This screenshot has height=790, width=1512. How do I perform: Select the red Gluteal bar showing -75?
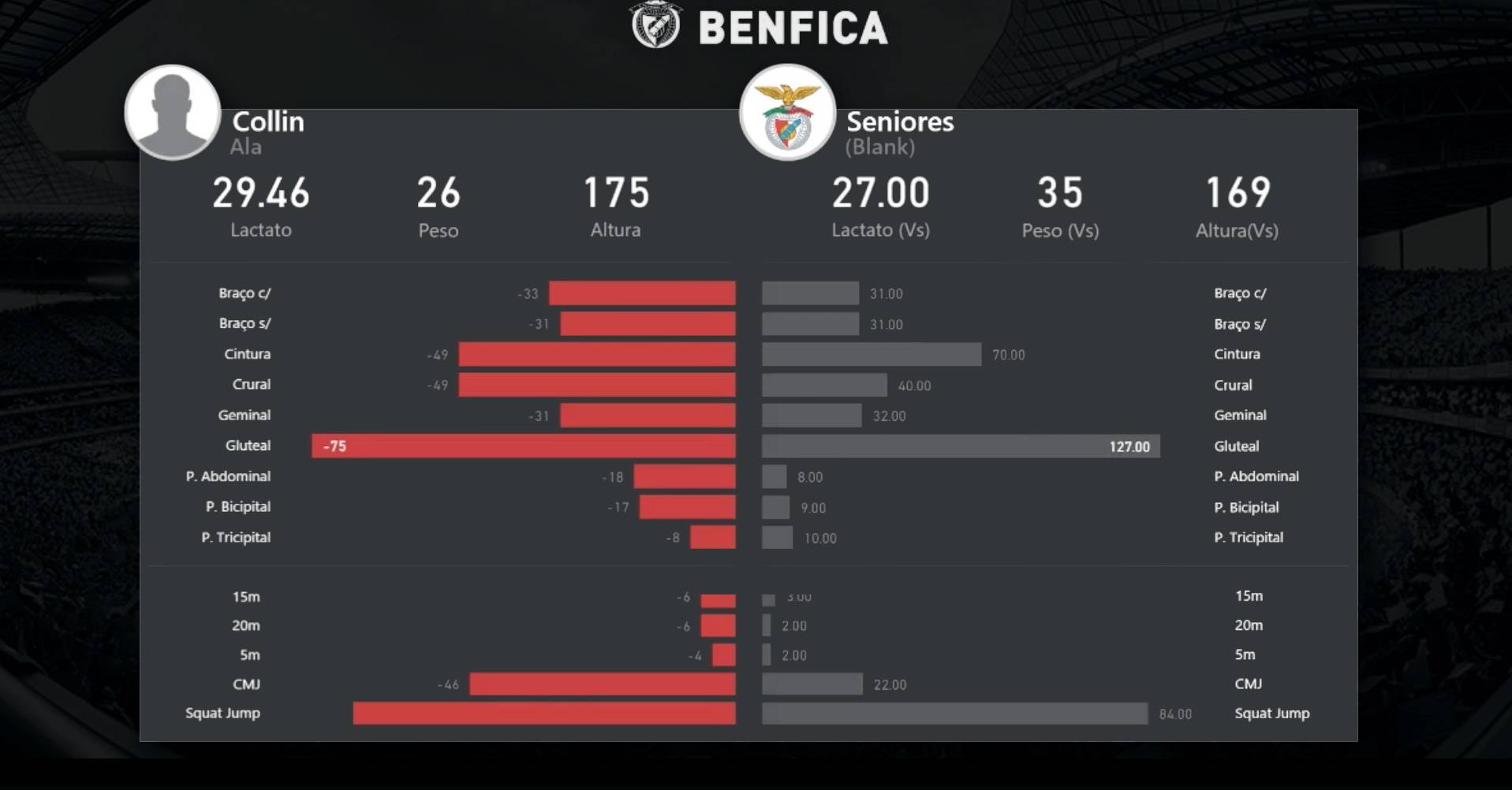point(524,446)
